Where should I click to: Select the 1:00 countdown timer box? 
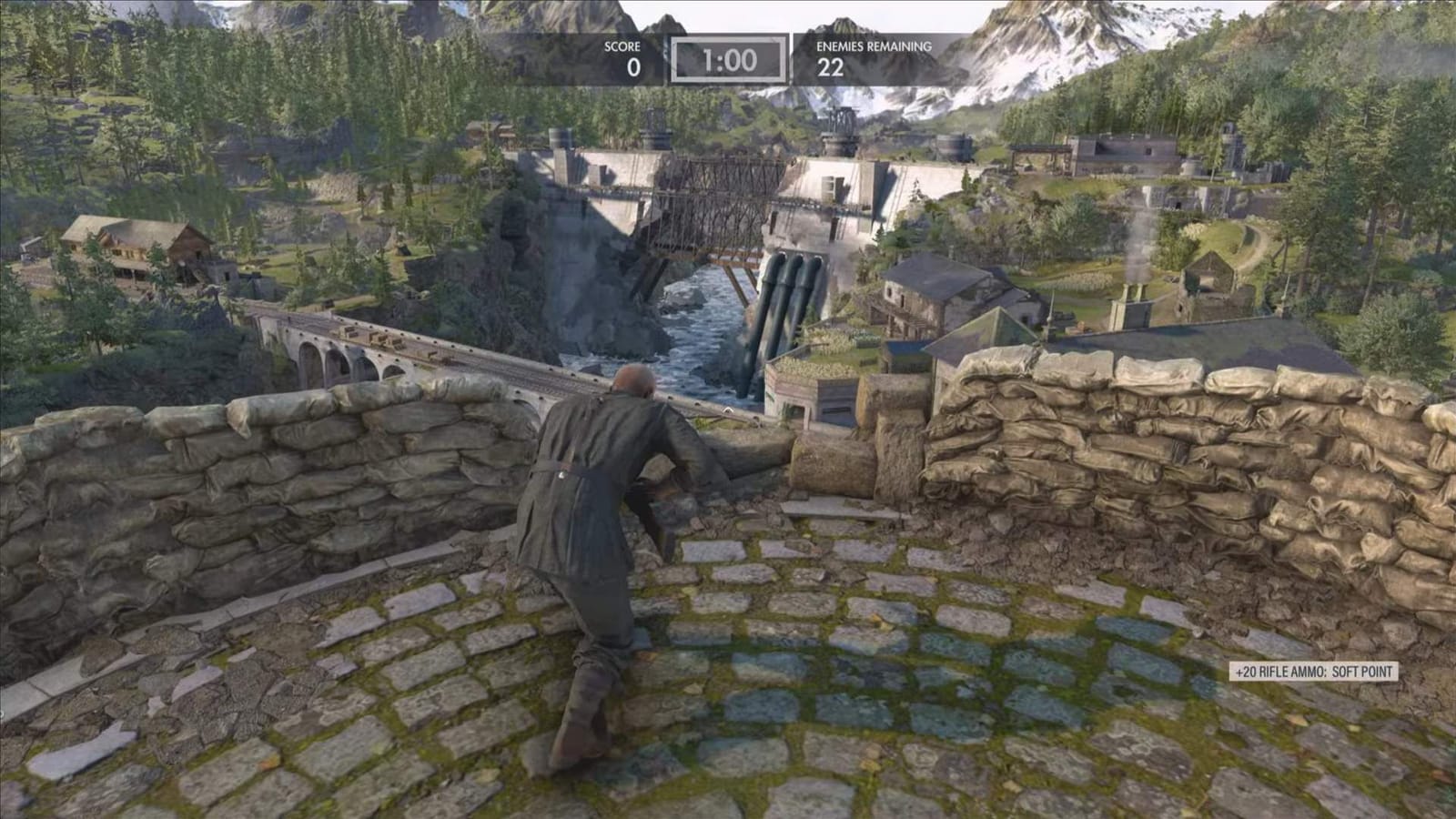(728, 57)
